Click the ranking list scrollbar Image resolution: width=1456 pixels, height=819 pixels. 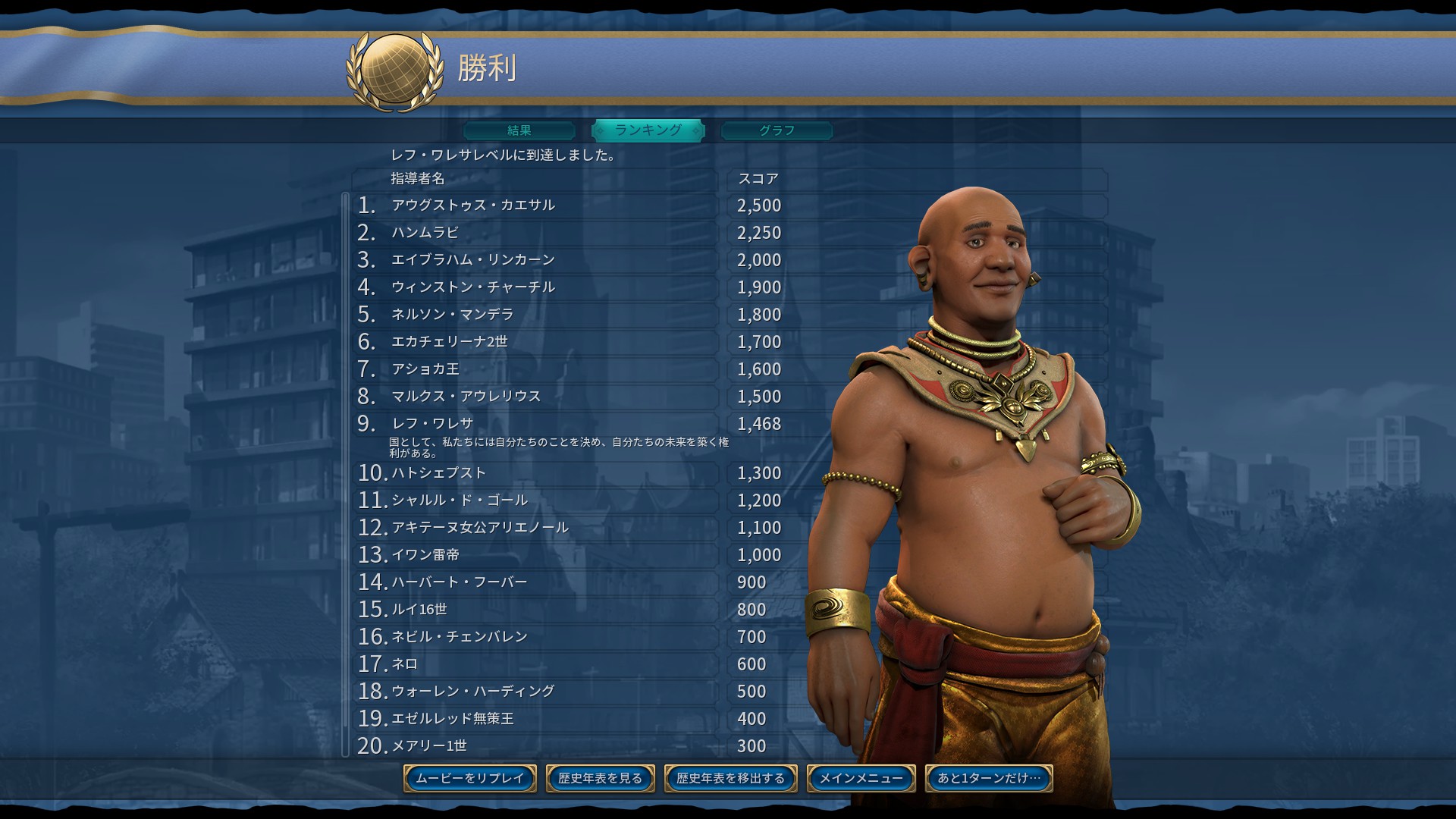click(x=346, y=474)
